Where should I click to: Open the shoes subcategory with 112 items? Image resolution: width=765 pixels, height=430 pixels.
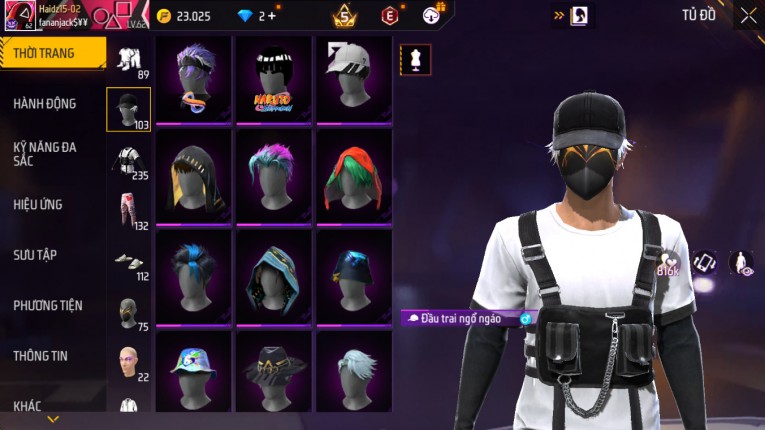128,261
